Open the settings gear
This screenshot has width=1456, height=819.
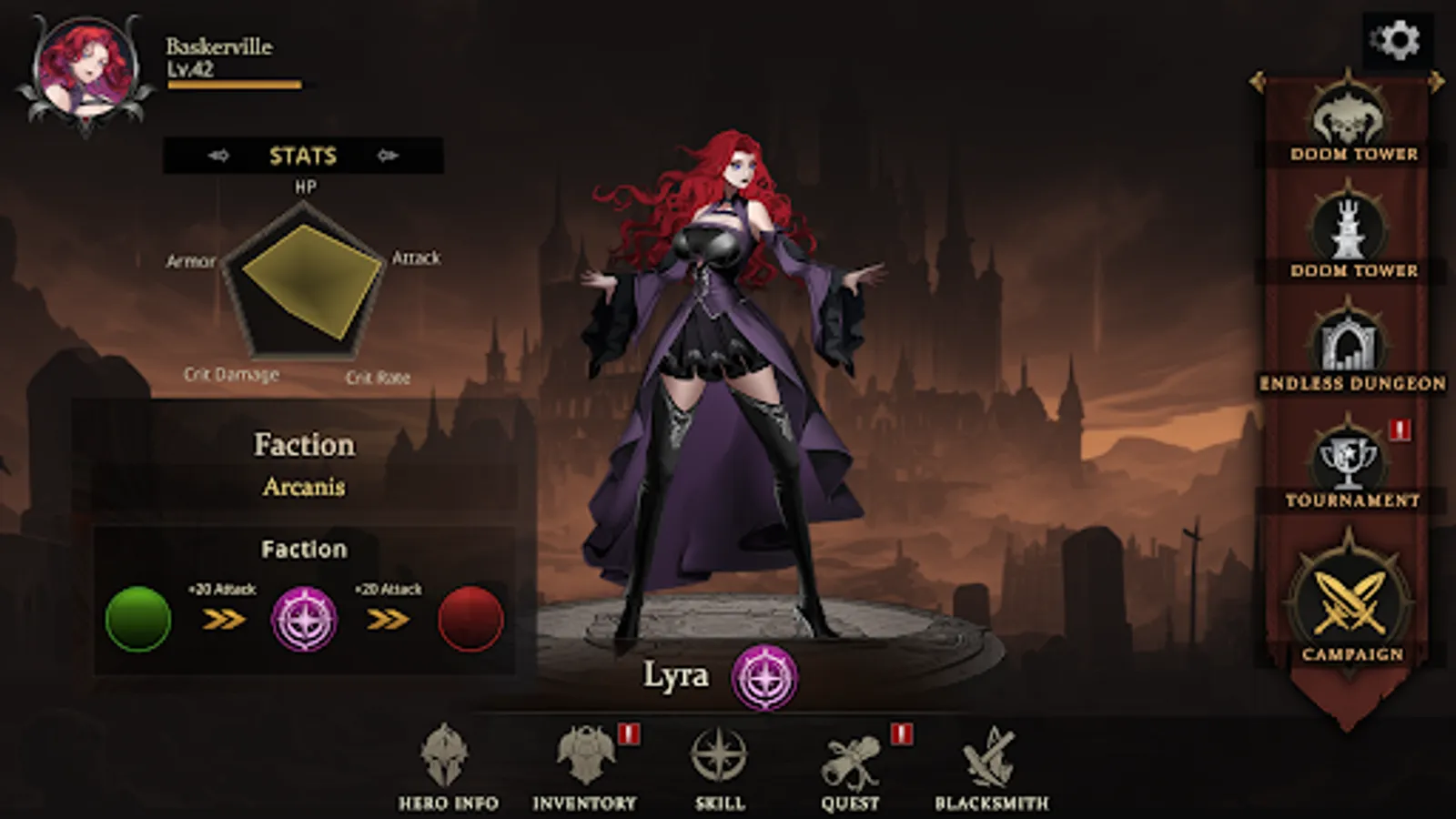click(x=1397, y=41)
